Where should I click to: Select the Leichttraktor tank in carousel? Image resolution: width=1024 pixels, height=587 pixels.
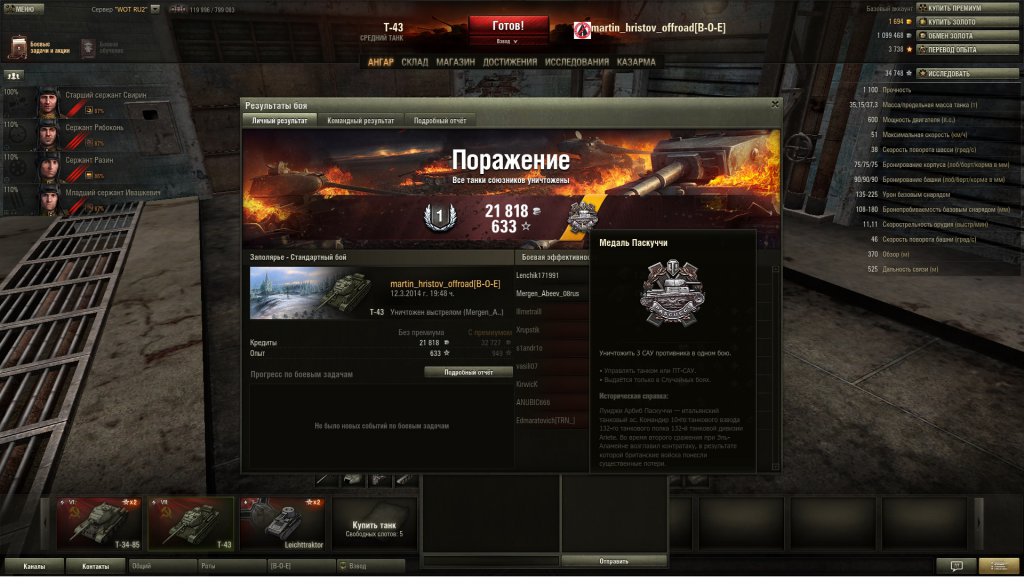283,522
